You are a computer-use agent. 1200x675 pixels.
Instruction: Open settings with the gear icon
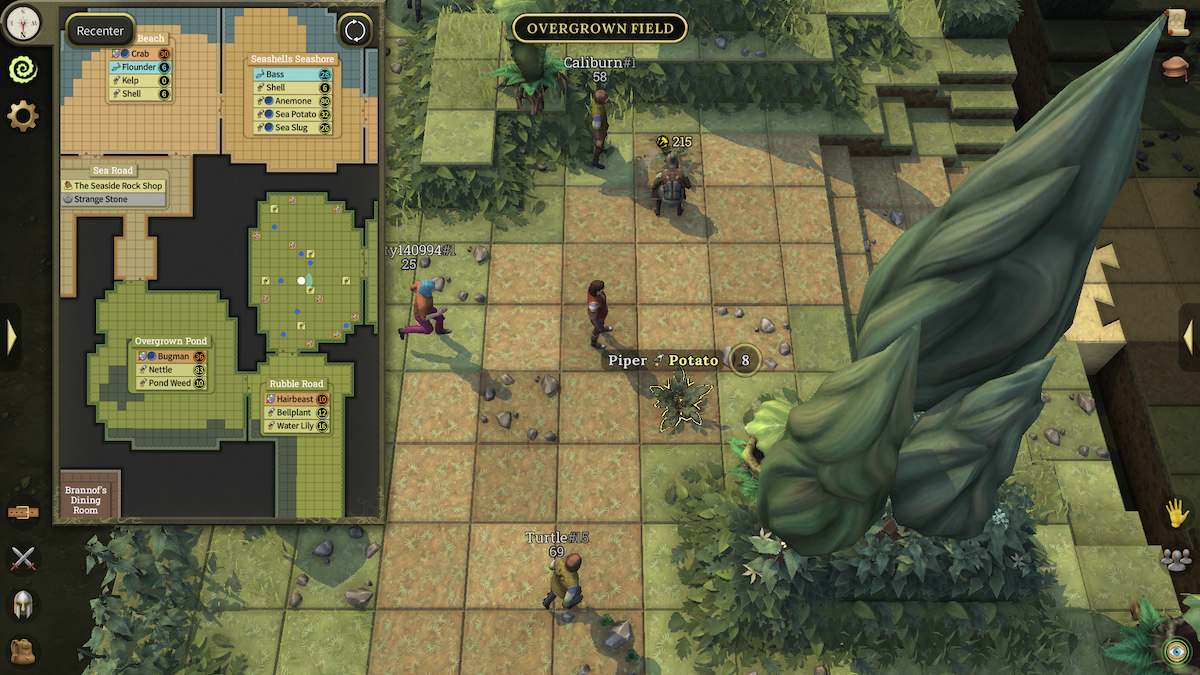[x=22, y=116]
